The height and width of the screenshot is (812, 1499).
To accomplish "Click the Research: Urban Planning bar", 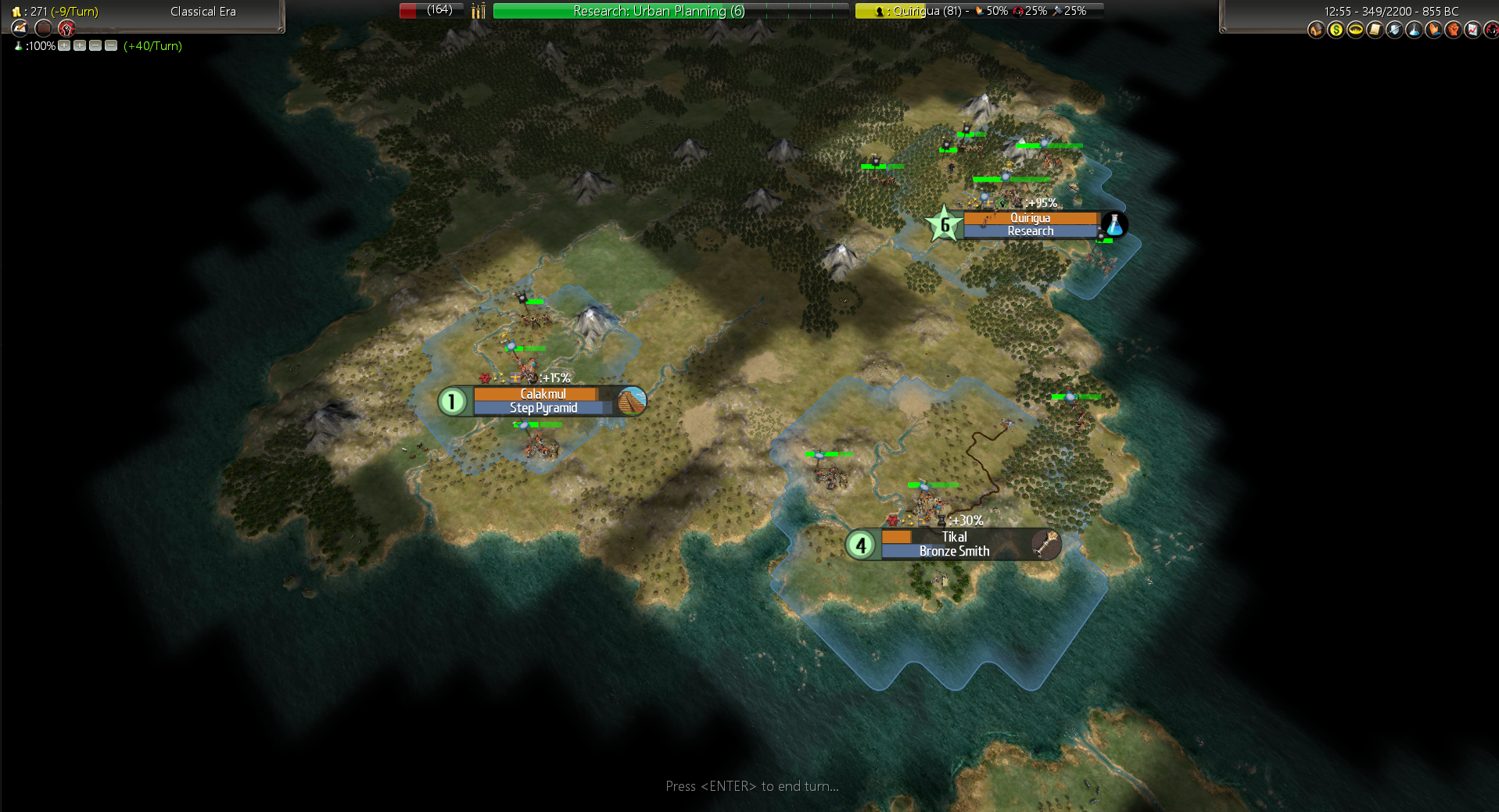I will pyautogui.click(x=670, y=11).
